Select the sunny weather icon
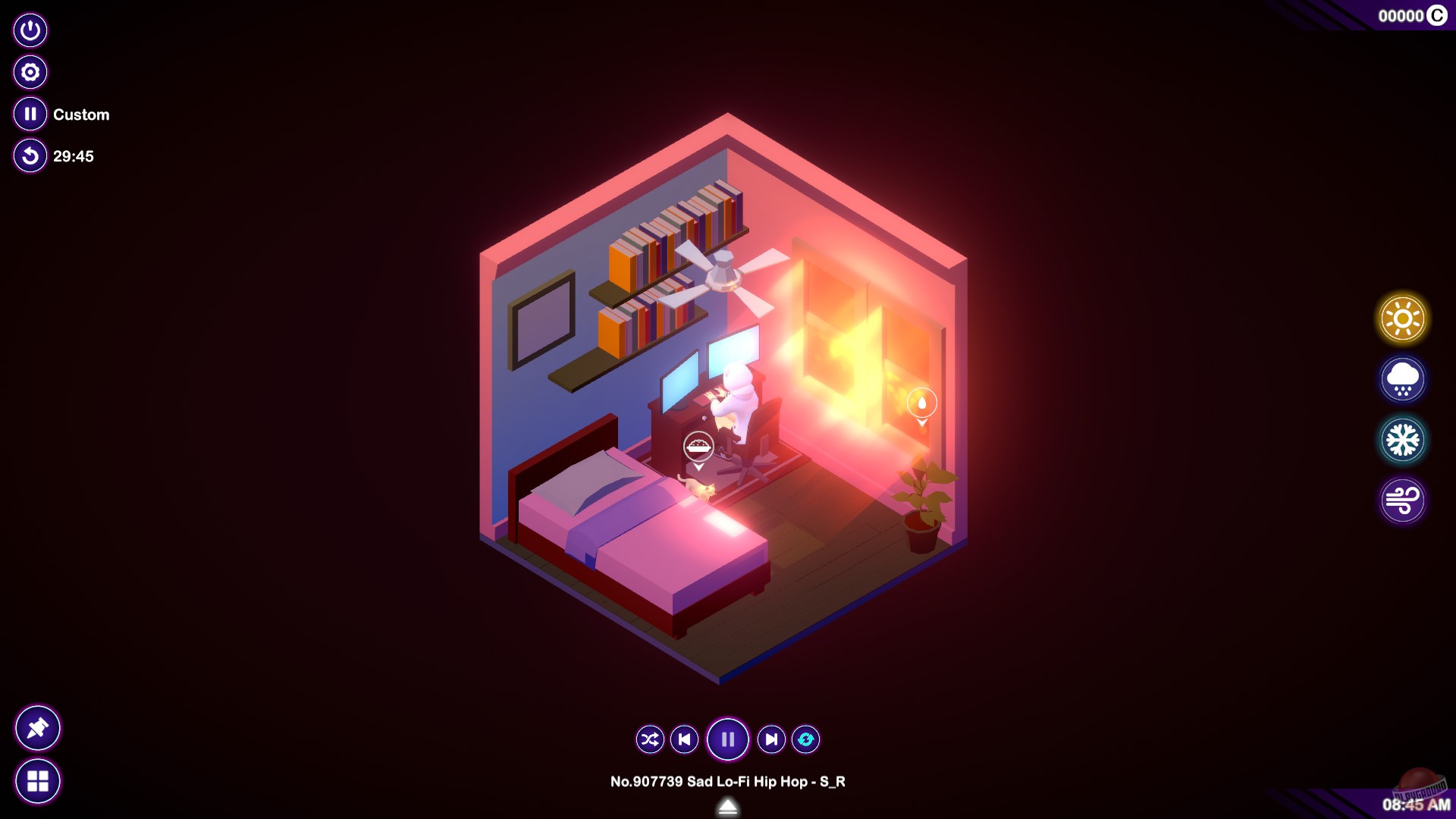The height and width of the screenshot is (819, 1456). coord(1402,318)
